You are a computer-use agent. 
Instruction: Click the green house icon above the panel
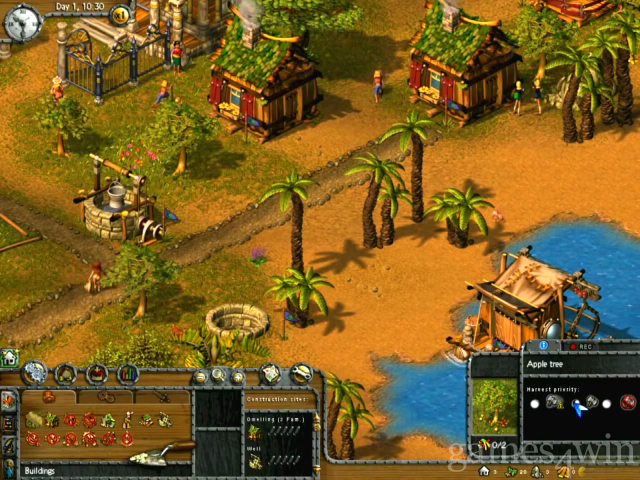[9, 357]
